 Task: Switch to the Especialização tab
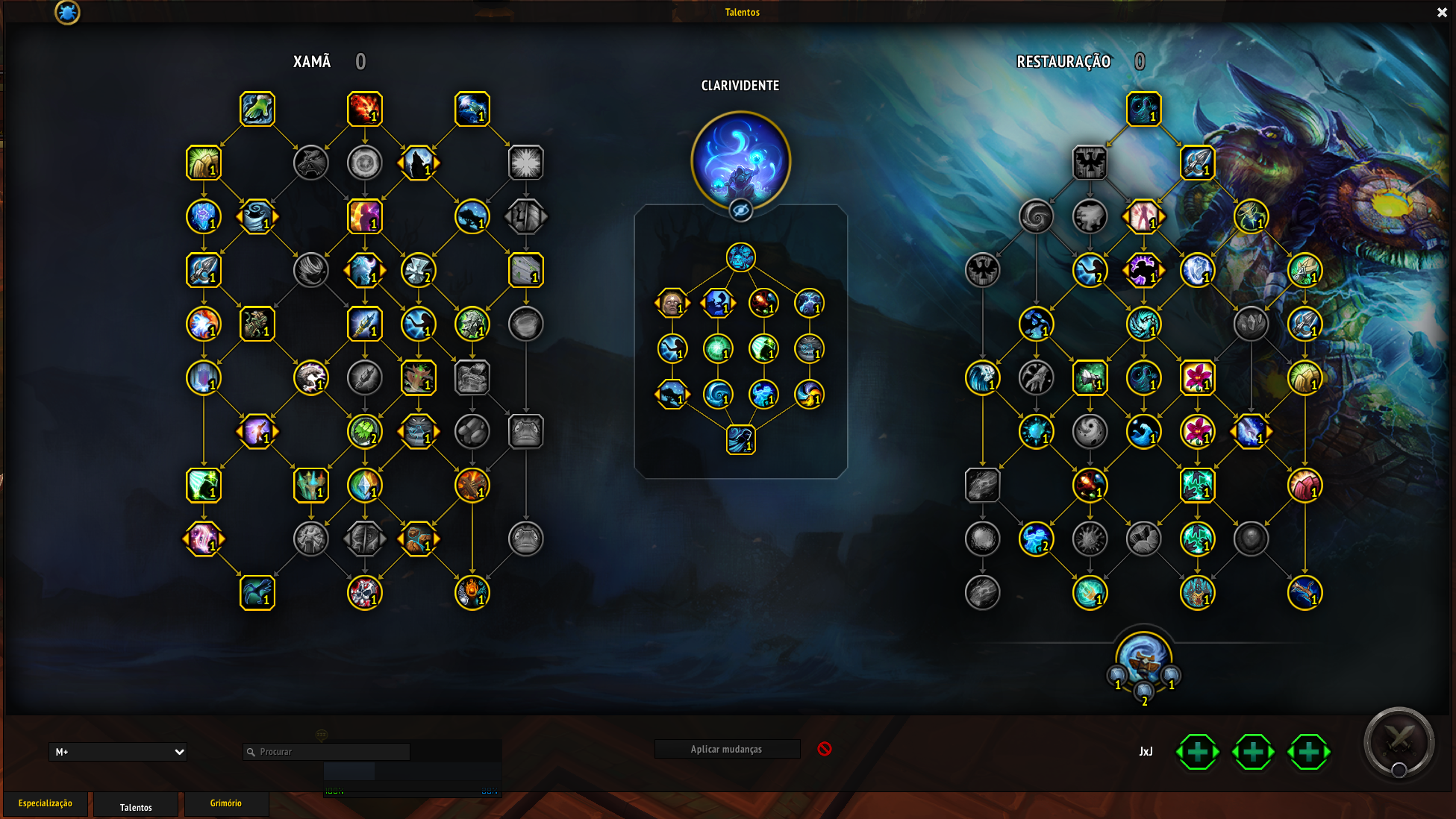coord(46,803)
